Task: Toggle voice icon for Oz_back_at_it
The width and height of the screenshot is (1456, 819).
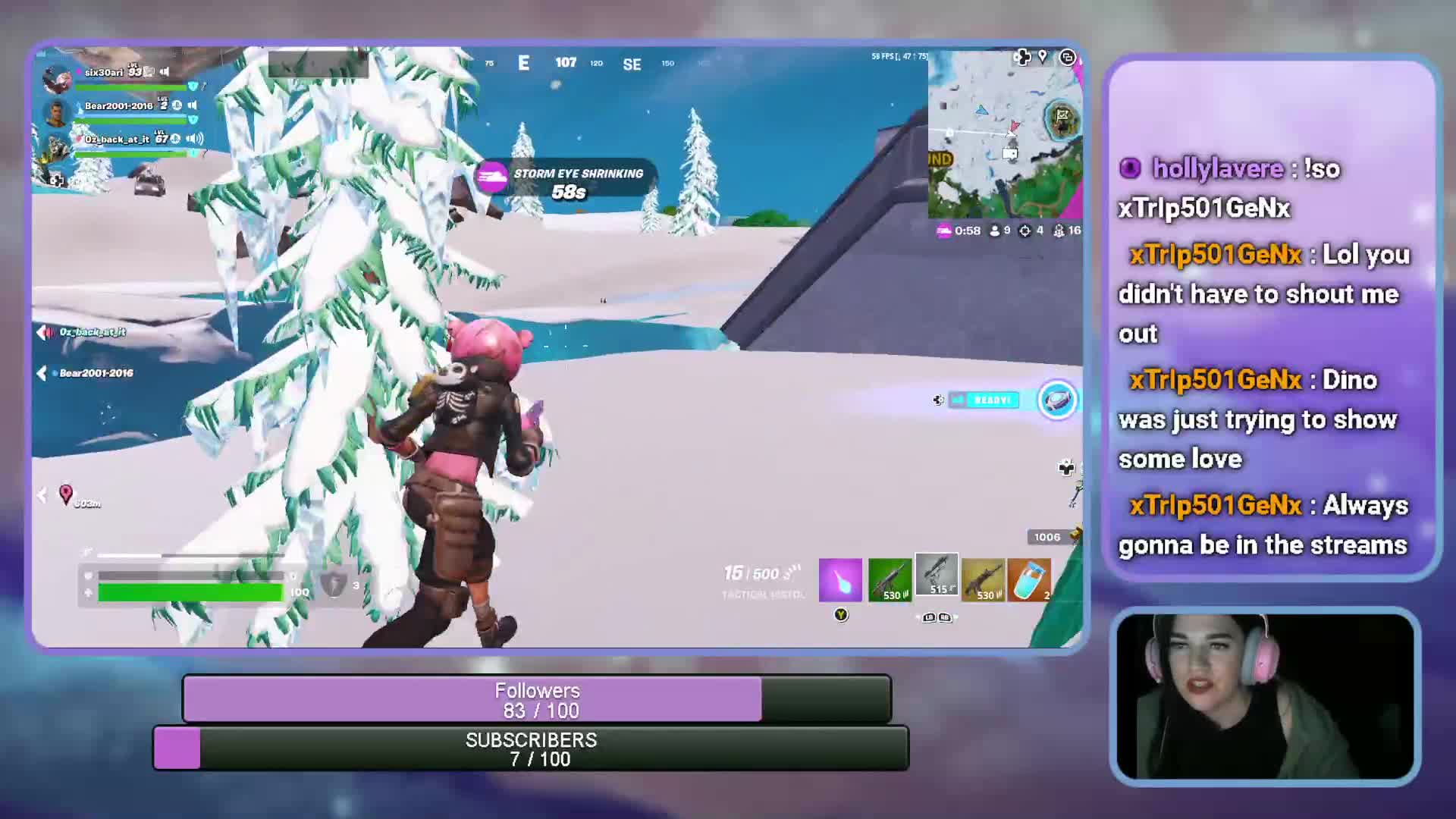Action: coord(195,139)
